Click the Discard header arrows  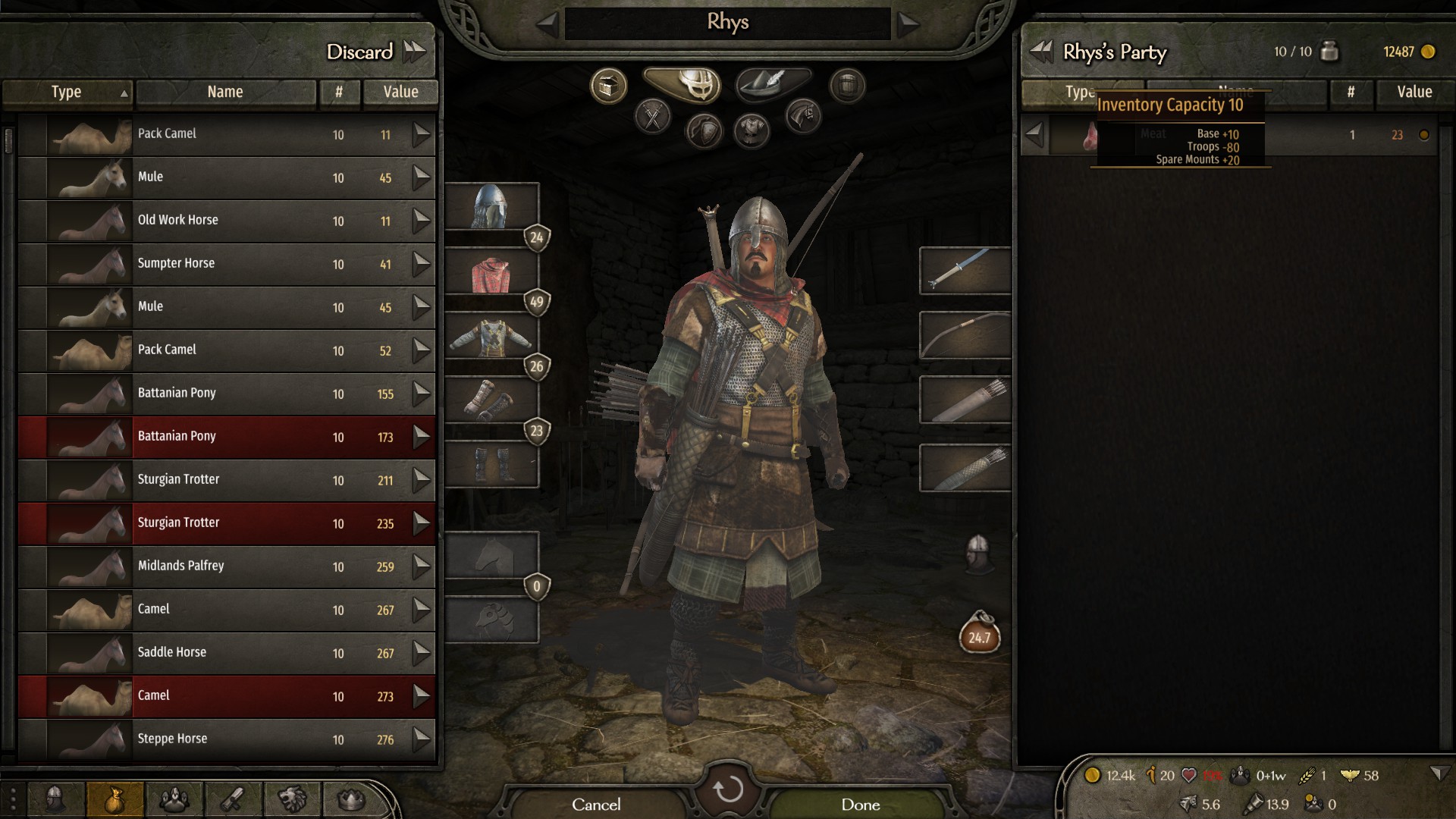point(415,52)
